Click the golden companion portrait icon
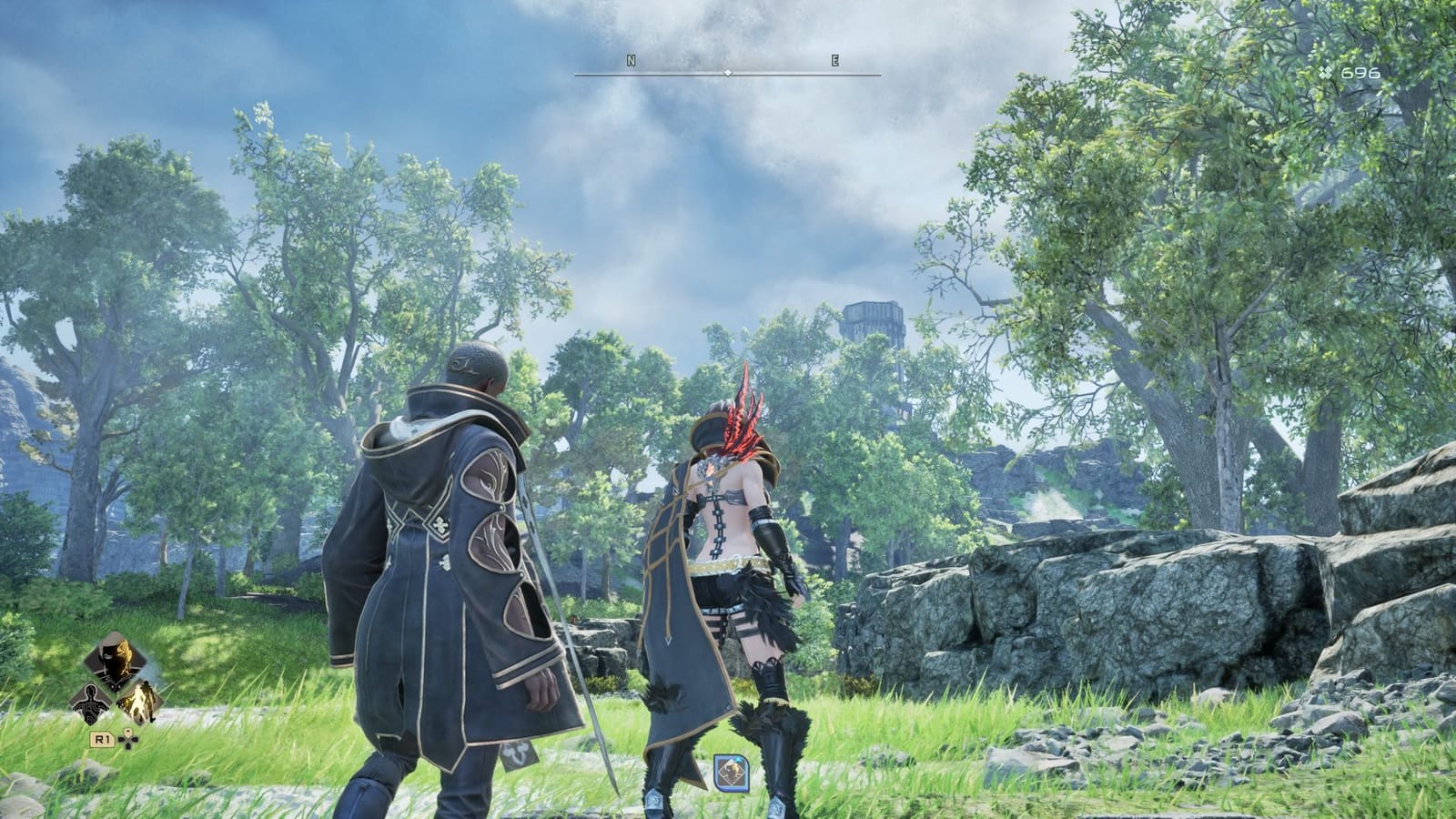The image size is (1456, 819). coord(139,702)
